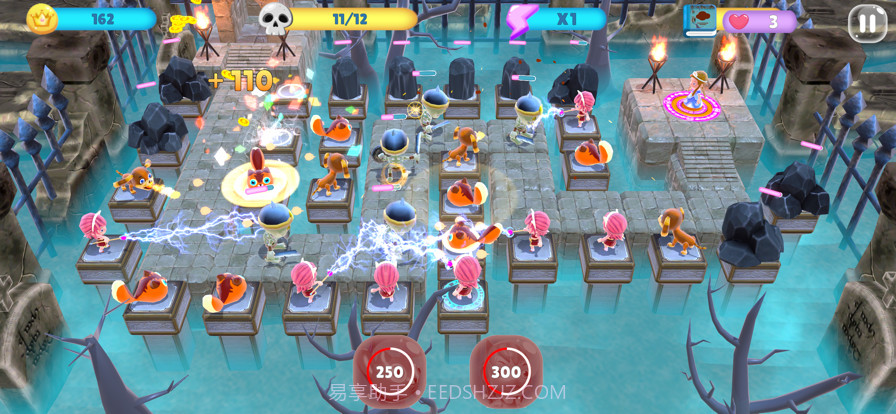Viewport: 896px width, 414px height.
Task: Pause the game
Action: [866, 22]
